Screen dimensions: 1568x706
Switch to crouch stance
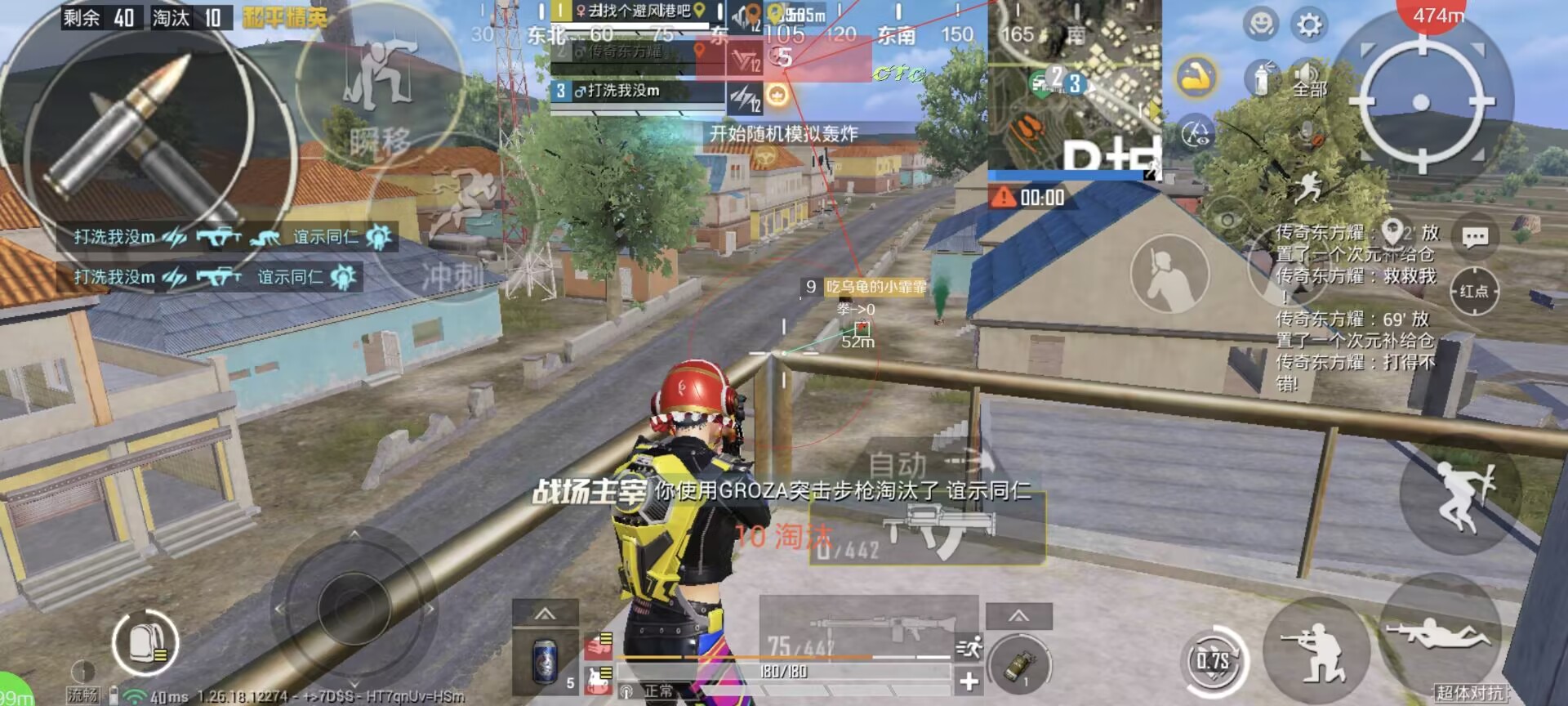pos(1316,651)
